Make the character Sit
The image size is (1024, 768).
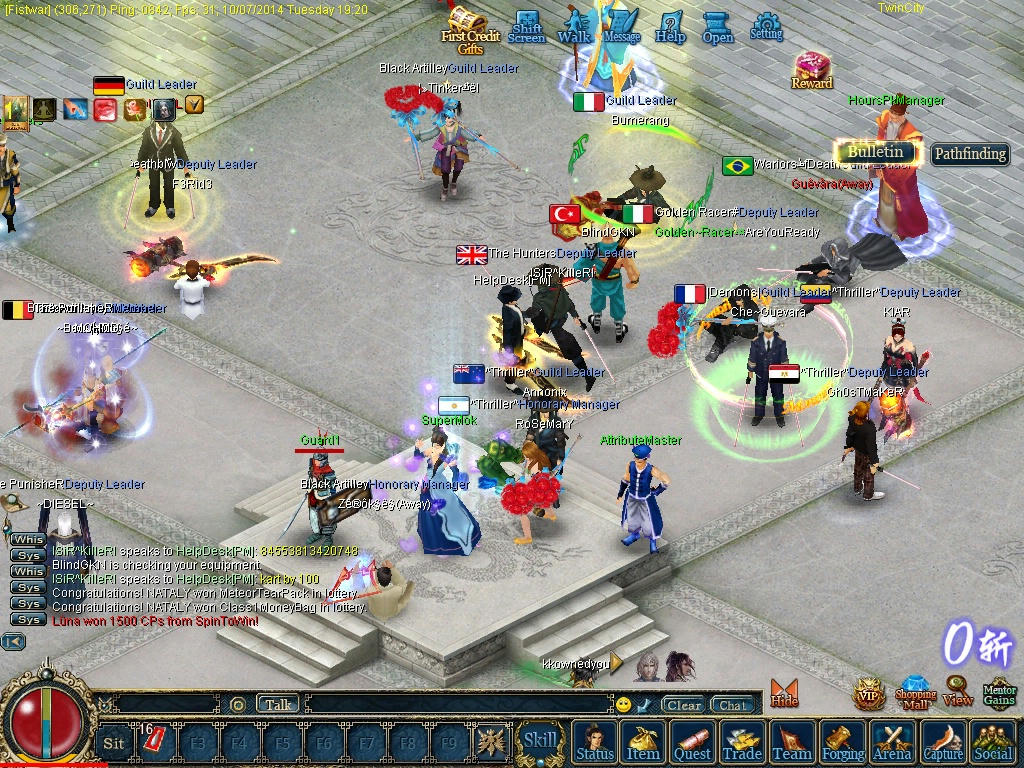(x=114, y=743)
